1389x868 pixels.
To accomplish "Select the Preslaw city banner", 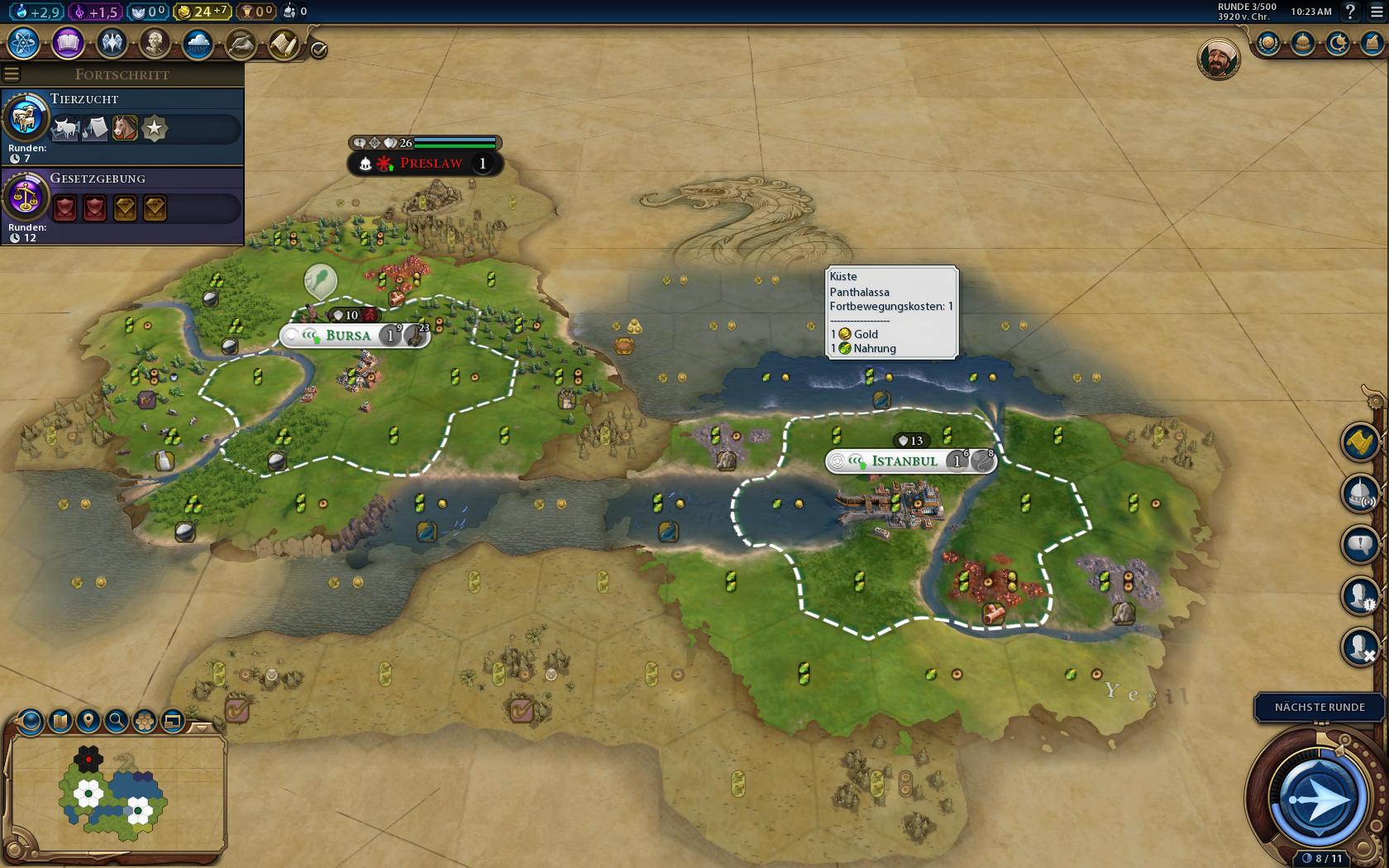I will pos(431,164).
